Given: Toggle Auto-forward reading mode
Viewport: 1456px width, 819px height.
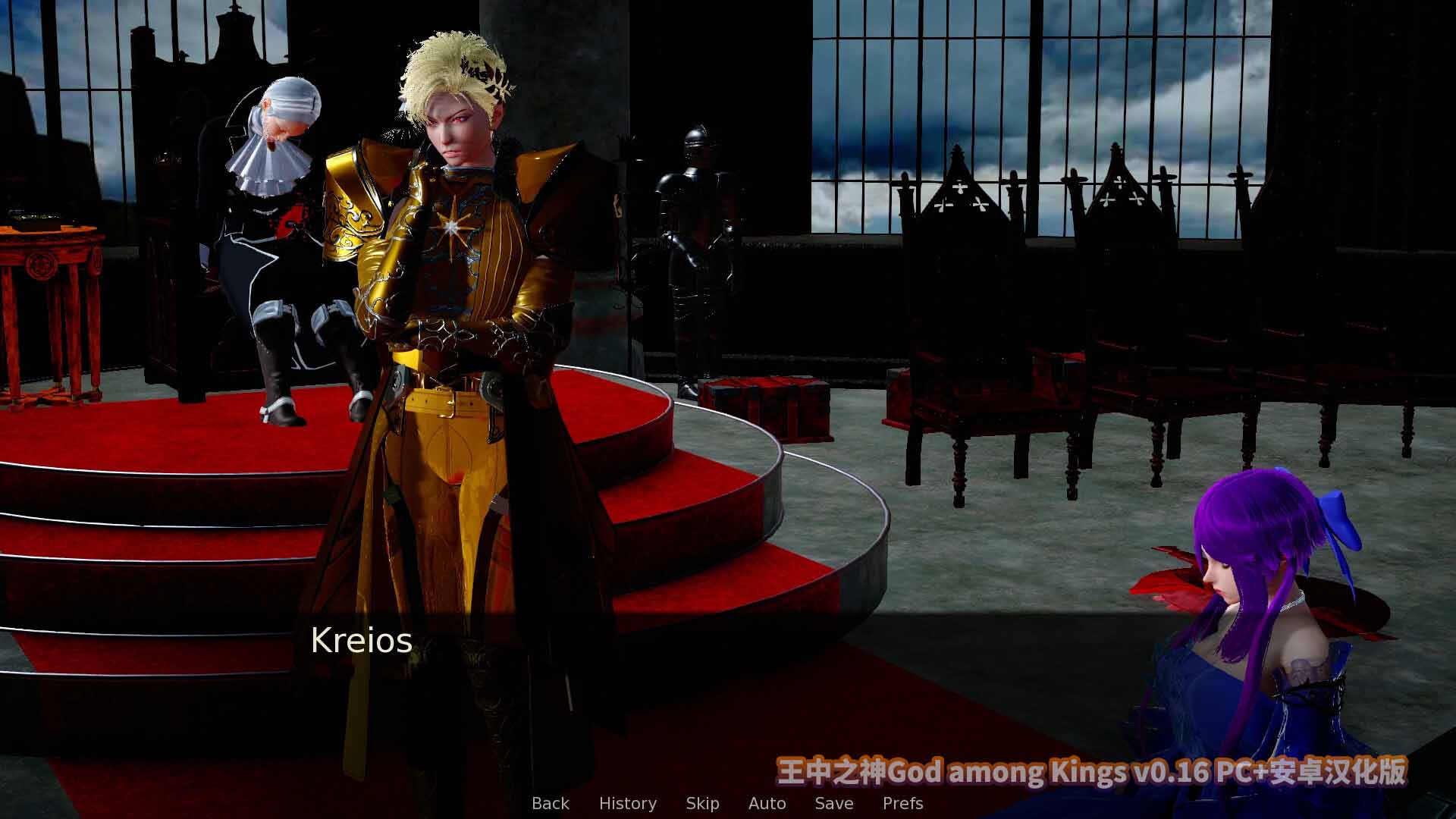Looking at the screenshot, I should pyautogui.click(x=767, y=803).
